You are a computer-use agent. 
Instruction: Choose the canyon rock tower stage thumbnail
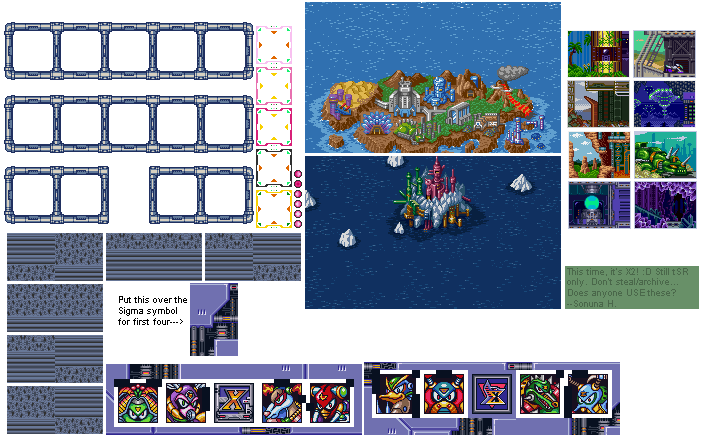pos(598,154)
